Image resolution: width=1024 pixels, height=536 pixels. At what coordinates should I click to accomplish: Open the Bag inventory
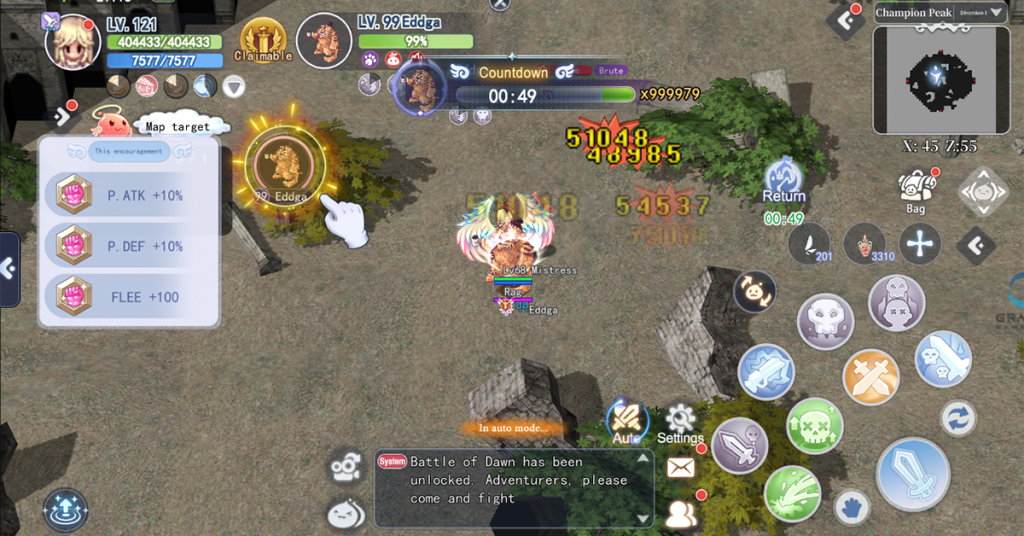[x=916, y=190]
